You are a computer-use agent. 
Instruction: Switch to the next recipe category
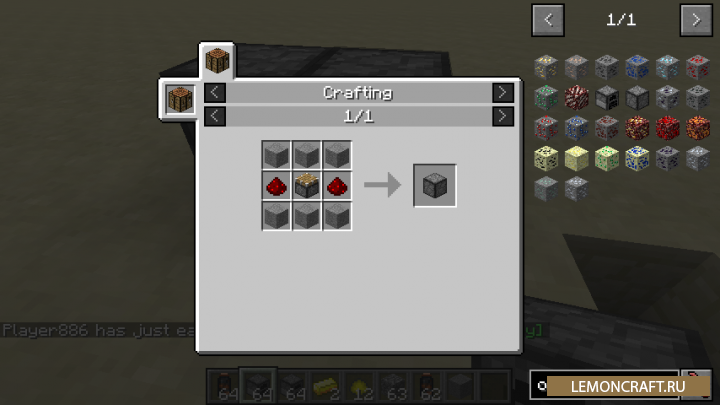pyautogui.click(x=503, y=92)
